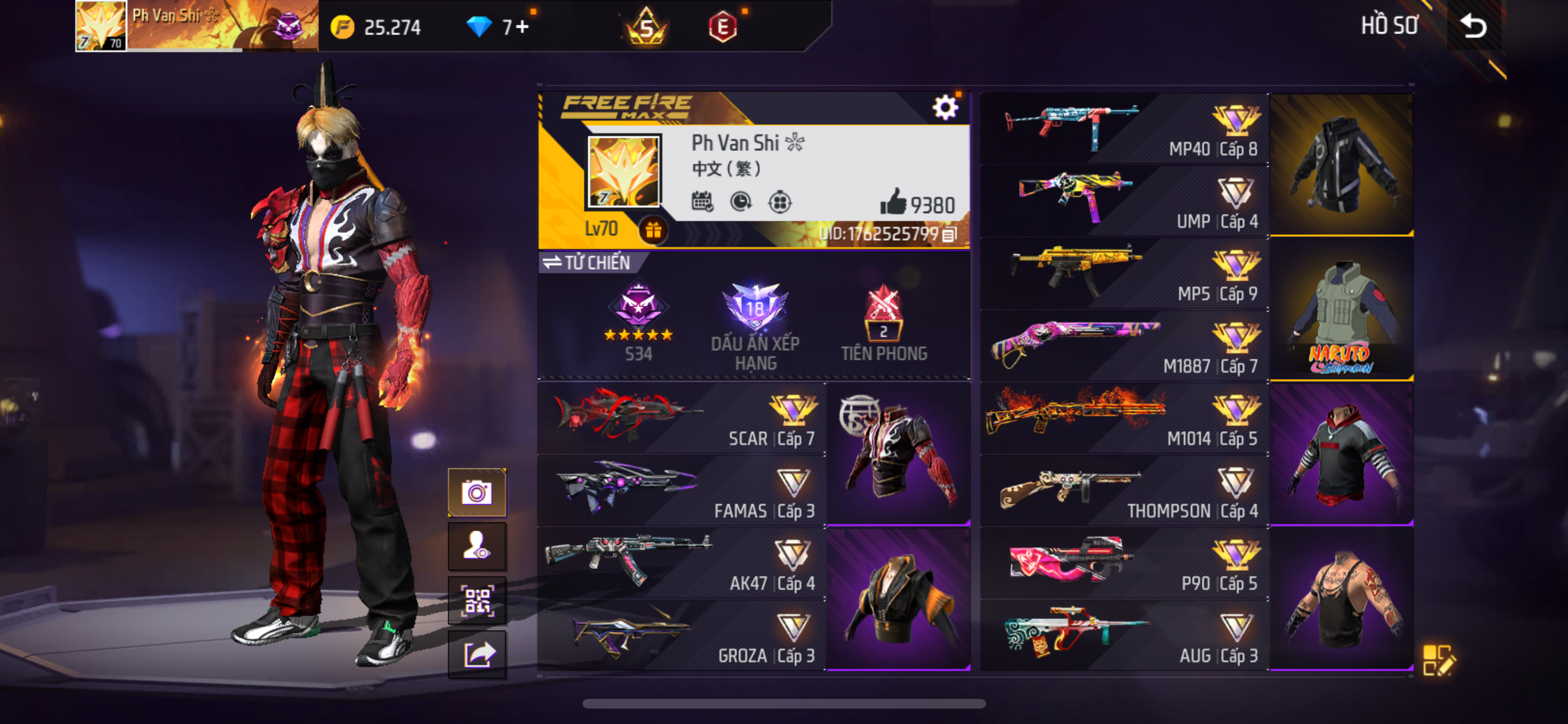
Task: Share the profile with arrow button
Action: point(477,655)
